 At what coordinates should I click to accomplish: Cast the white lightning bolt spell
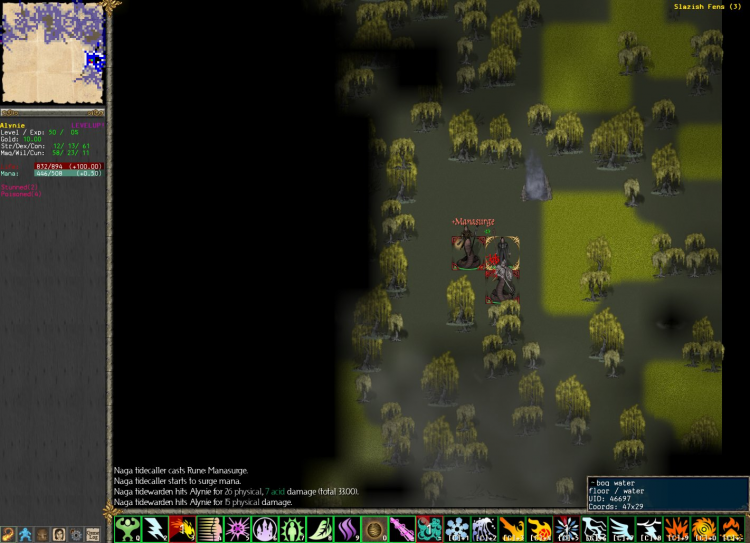155,529
